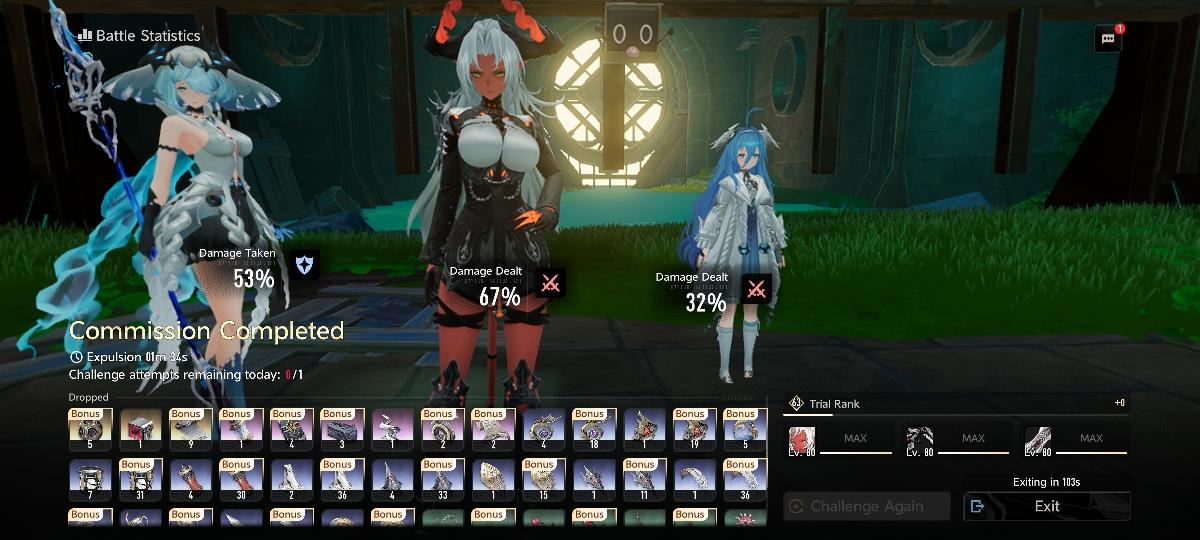Select the dropped item with quantity 11
This screenshot has height=540, width=1200.
[x=644, y=479]
